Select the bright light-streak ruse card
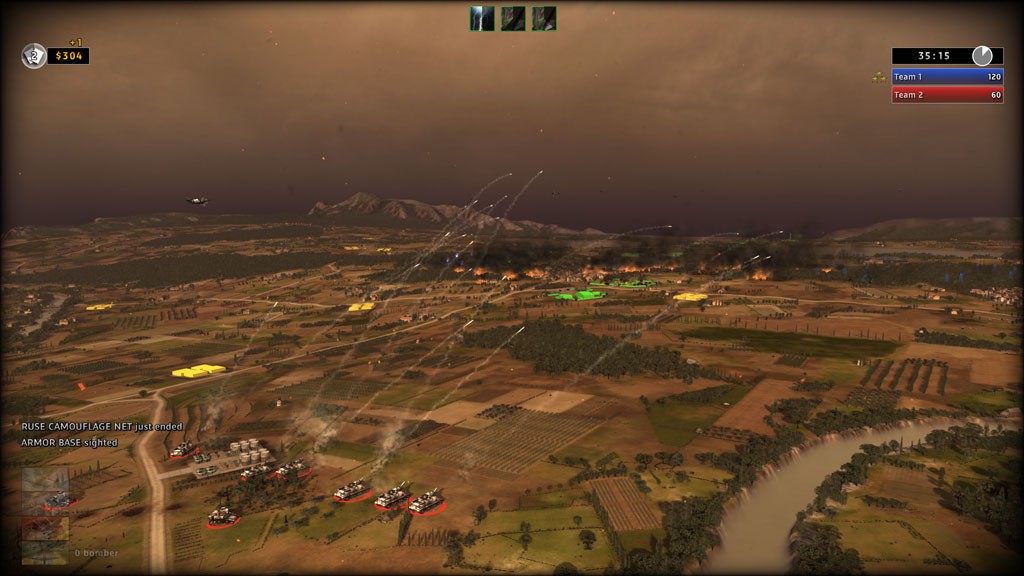This screenshot has width=1024, height=576. click(482, 18)
